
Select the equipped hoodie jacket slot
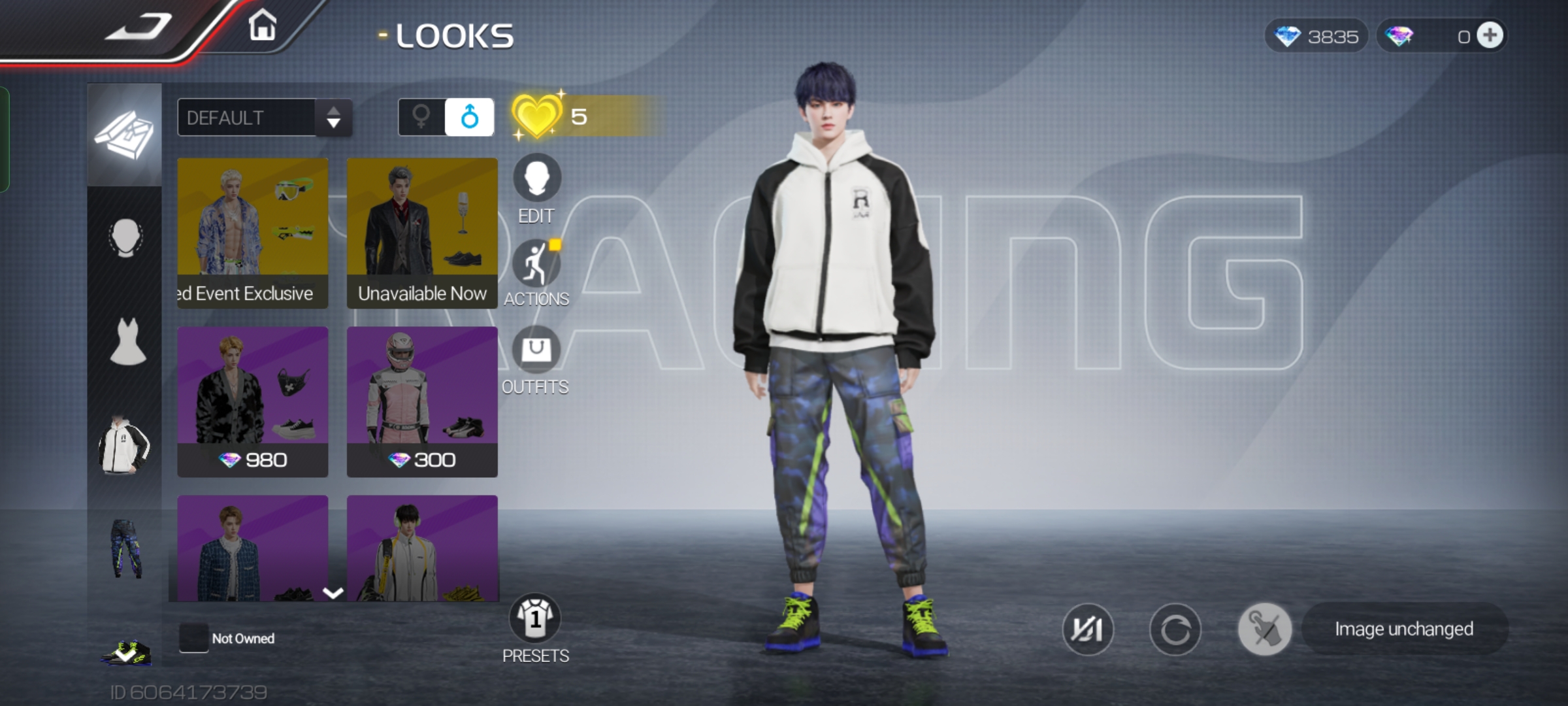pyautogui.click(x=124, y=446)
